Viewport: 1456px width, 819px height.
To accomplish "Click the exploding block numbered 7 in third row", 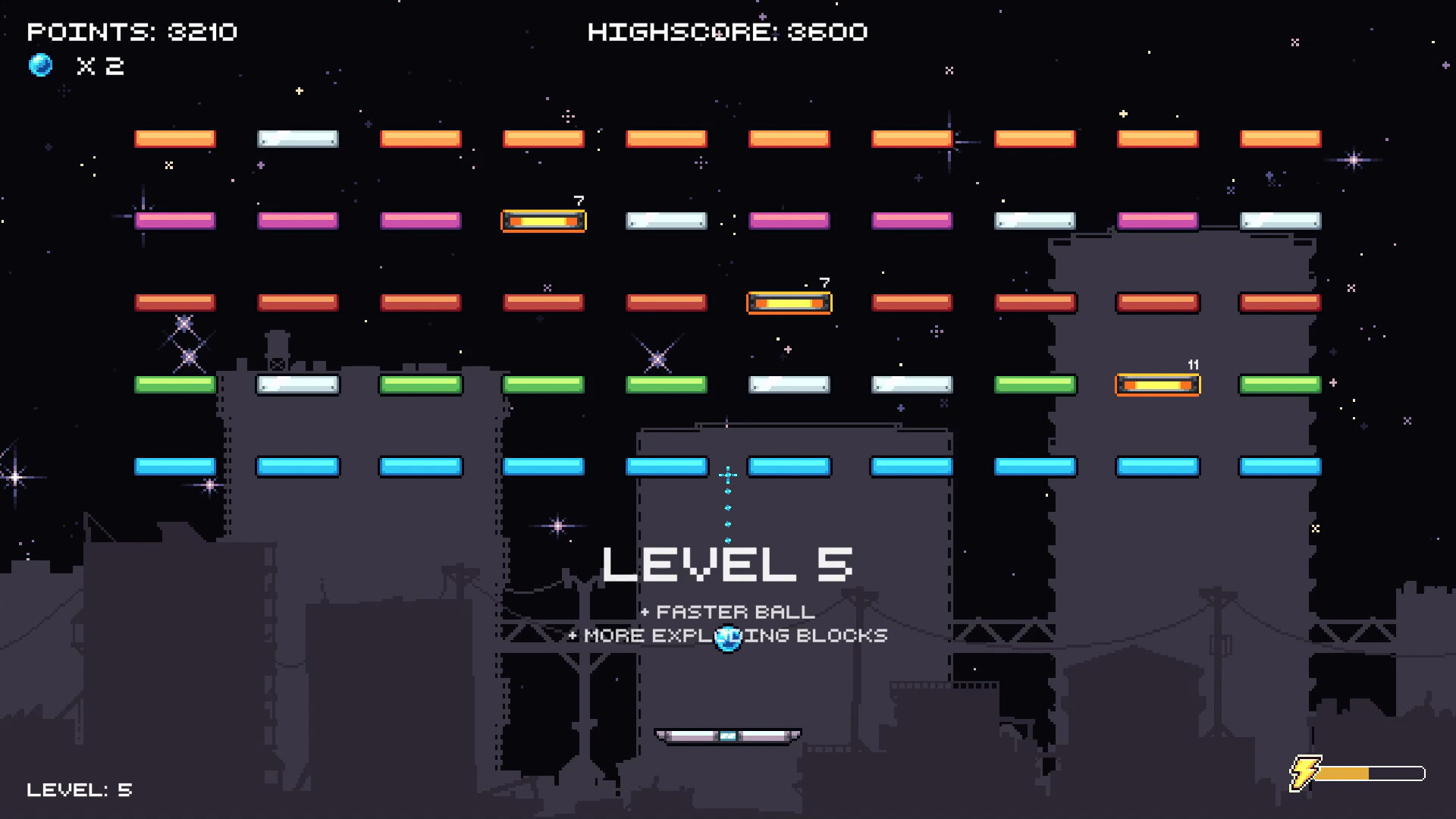I will tap(789, 302).
